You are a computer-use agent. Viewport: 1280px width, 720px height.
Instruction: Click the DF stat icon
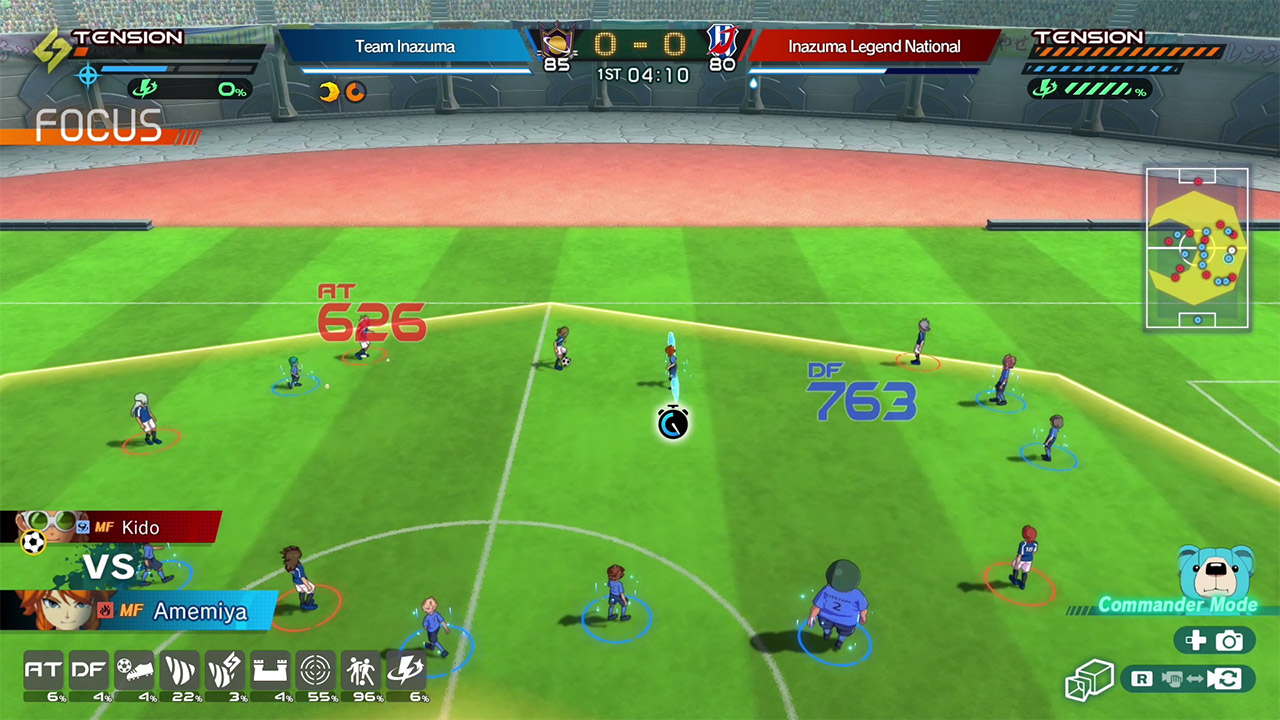[x=88, y=670]
